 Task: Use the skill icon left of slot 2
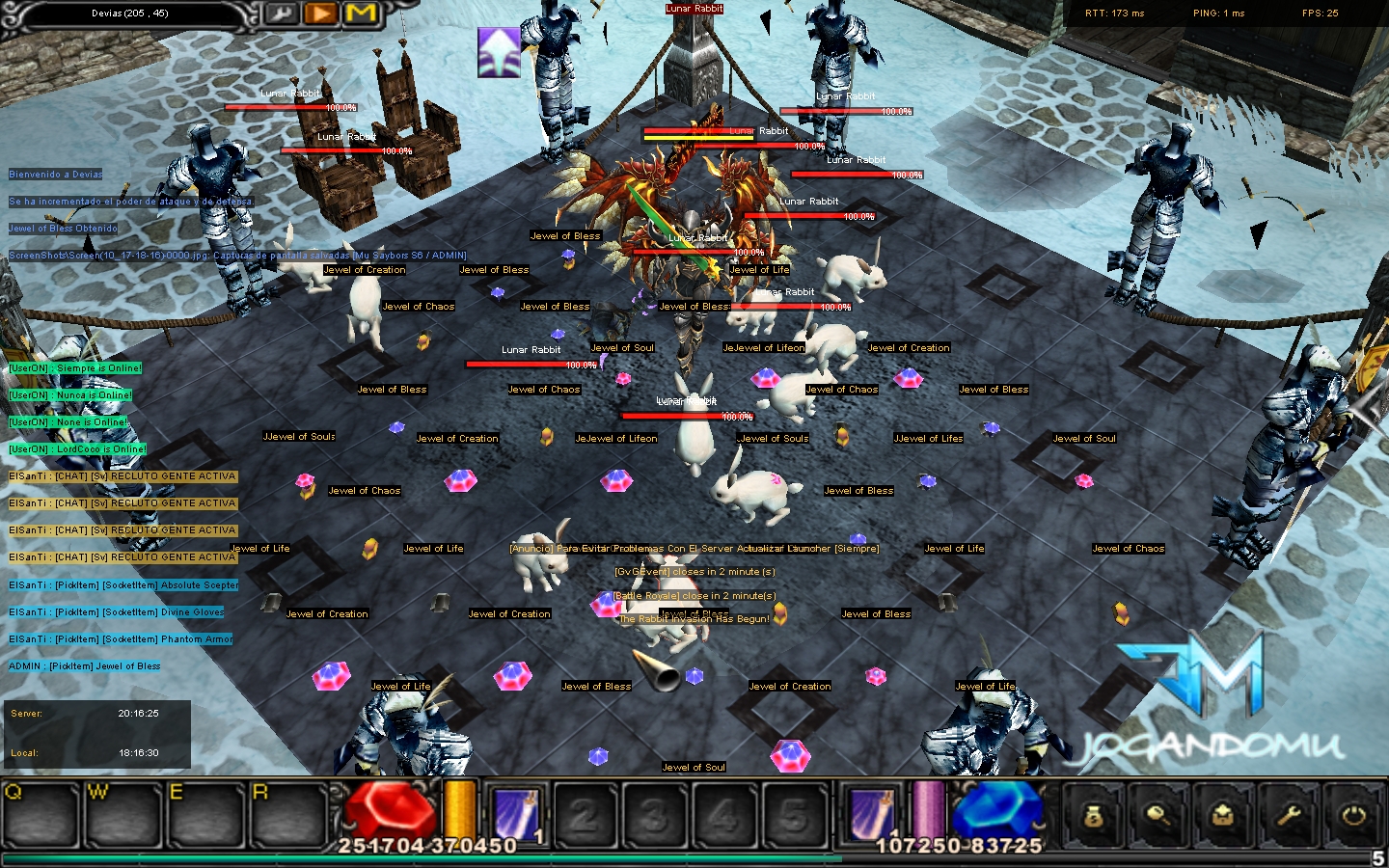516,813
